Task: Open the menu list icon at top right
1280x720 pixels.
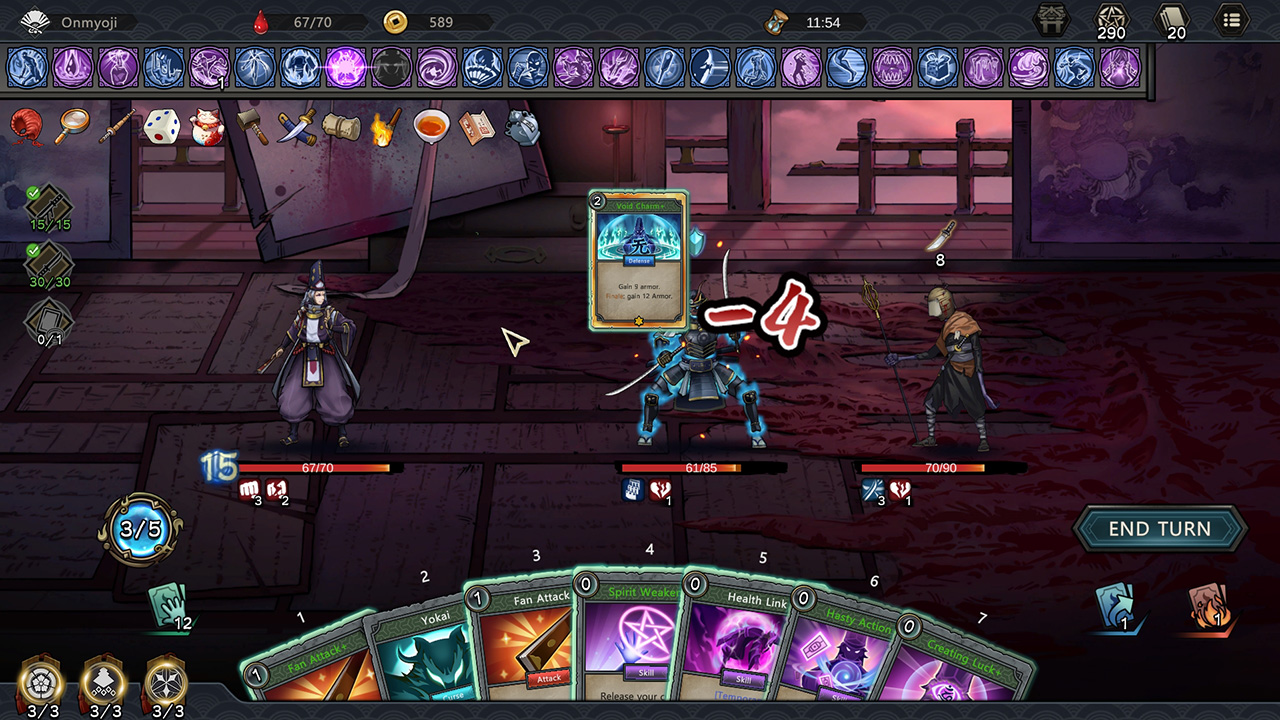Action: point(1232,18)
